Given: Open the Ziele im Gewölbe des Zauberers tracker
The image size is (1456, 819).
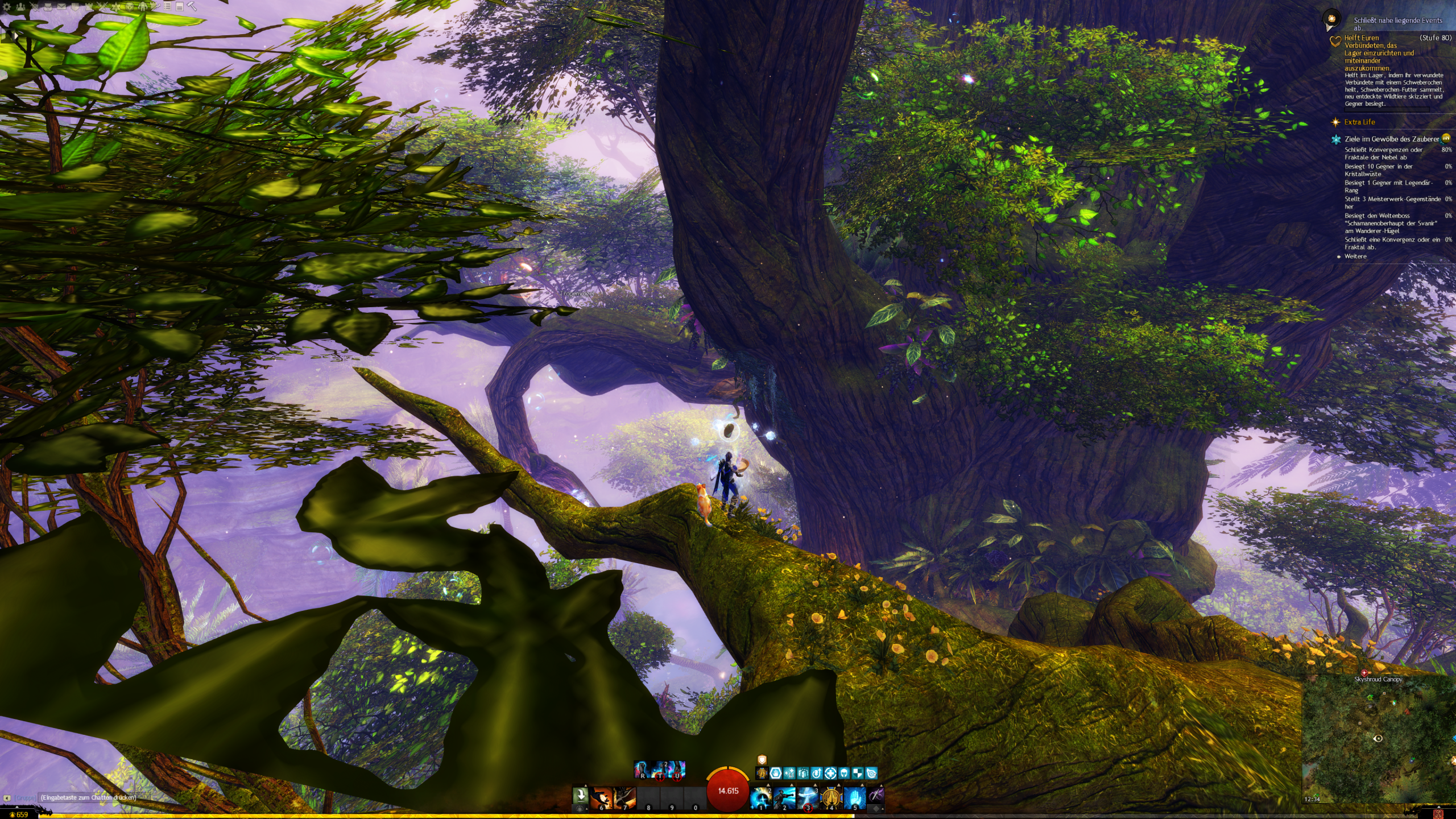Looking at the screenshot, I should point(1391,139).
